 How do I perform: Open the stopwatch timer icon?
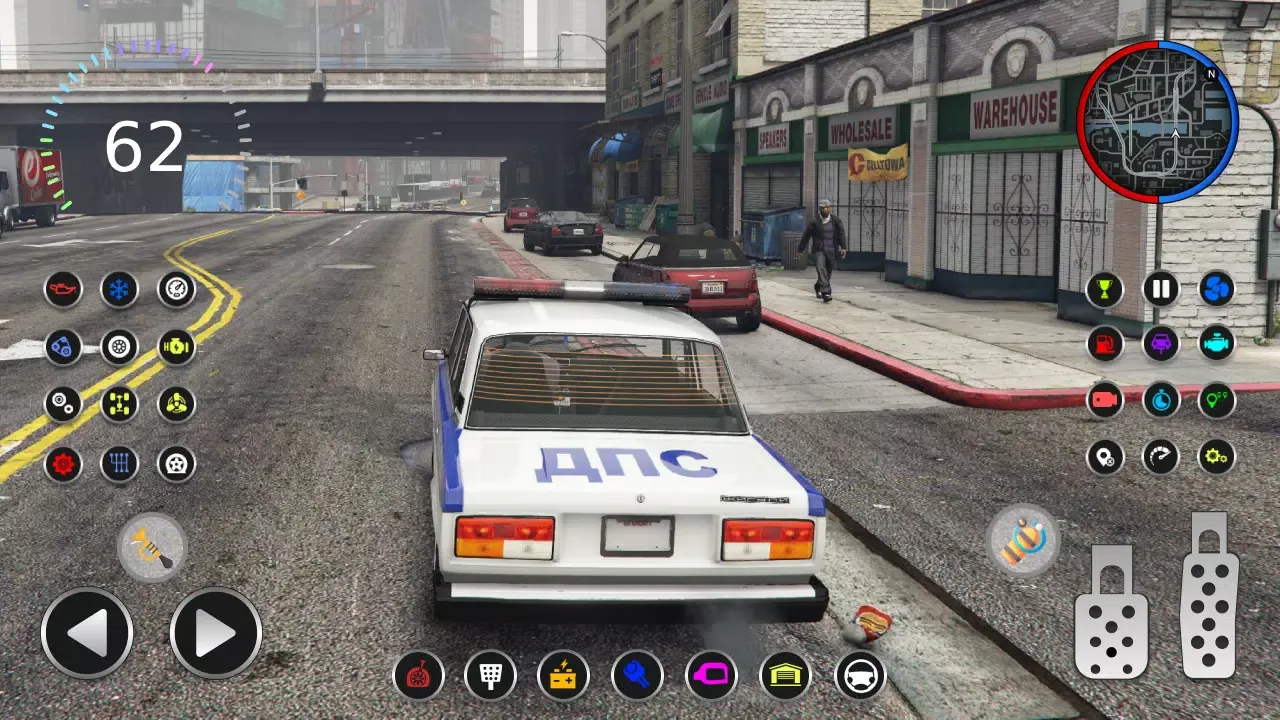1160,400
